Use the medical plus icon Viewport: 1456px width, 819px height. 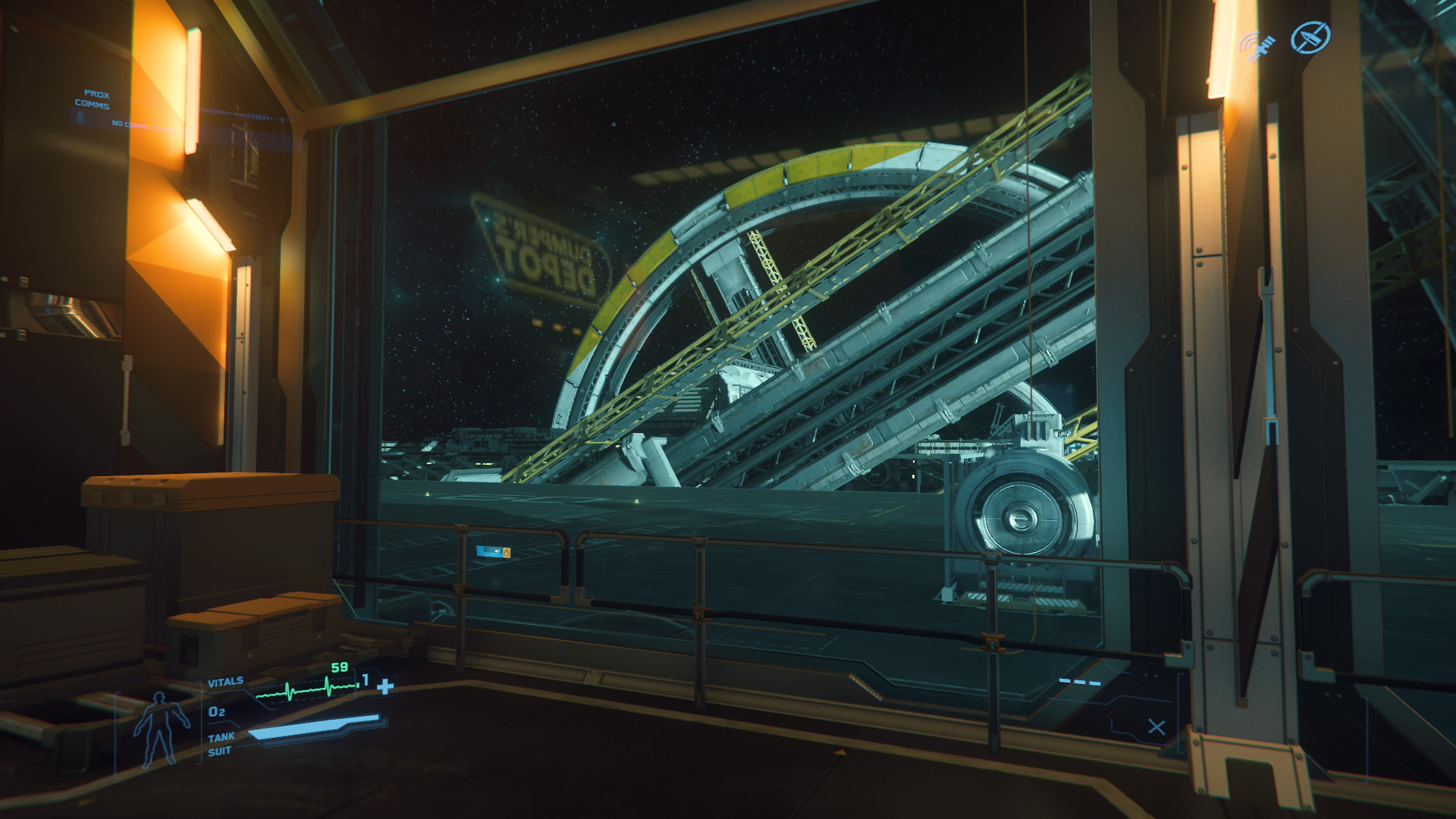click(x=386, y=686)
